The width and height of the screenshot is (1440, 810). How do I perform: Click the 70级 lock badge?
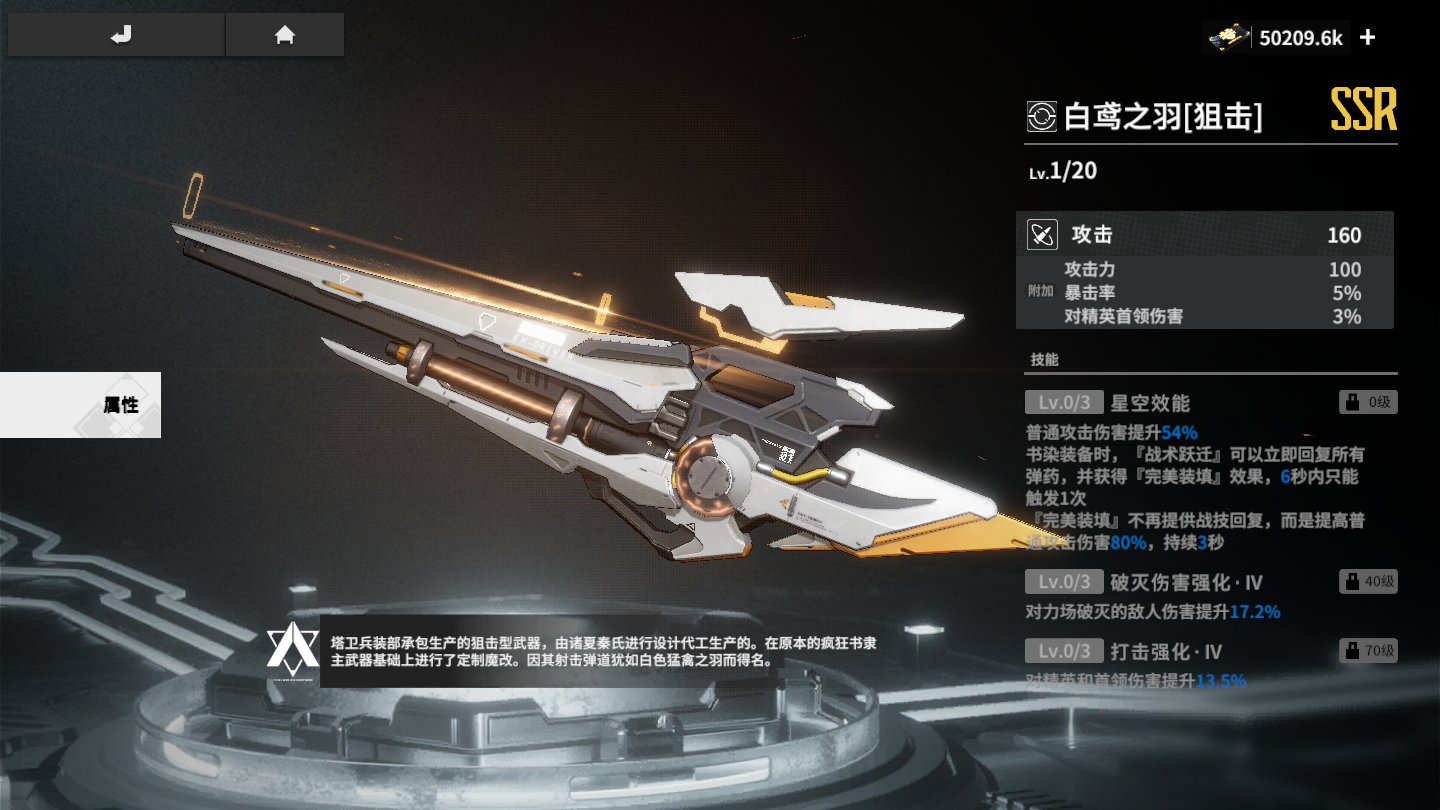pyautogui.click(x=1368, y=651)
